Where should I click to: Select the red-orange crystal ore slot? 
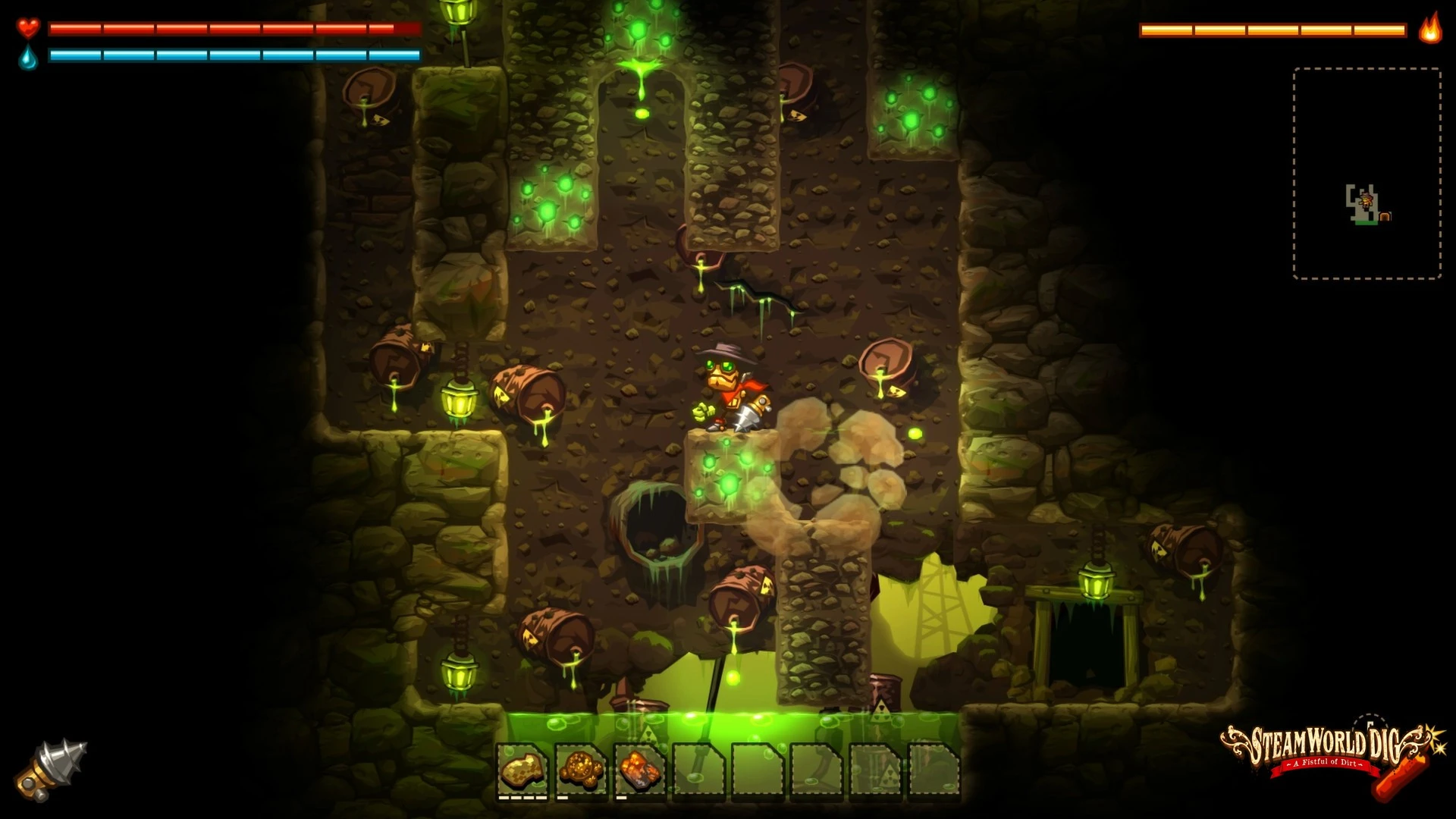tap(640, 769)
